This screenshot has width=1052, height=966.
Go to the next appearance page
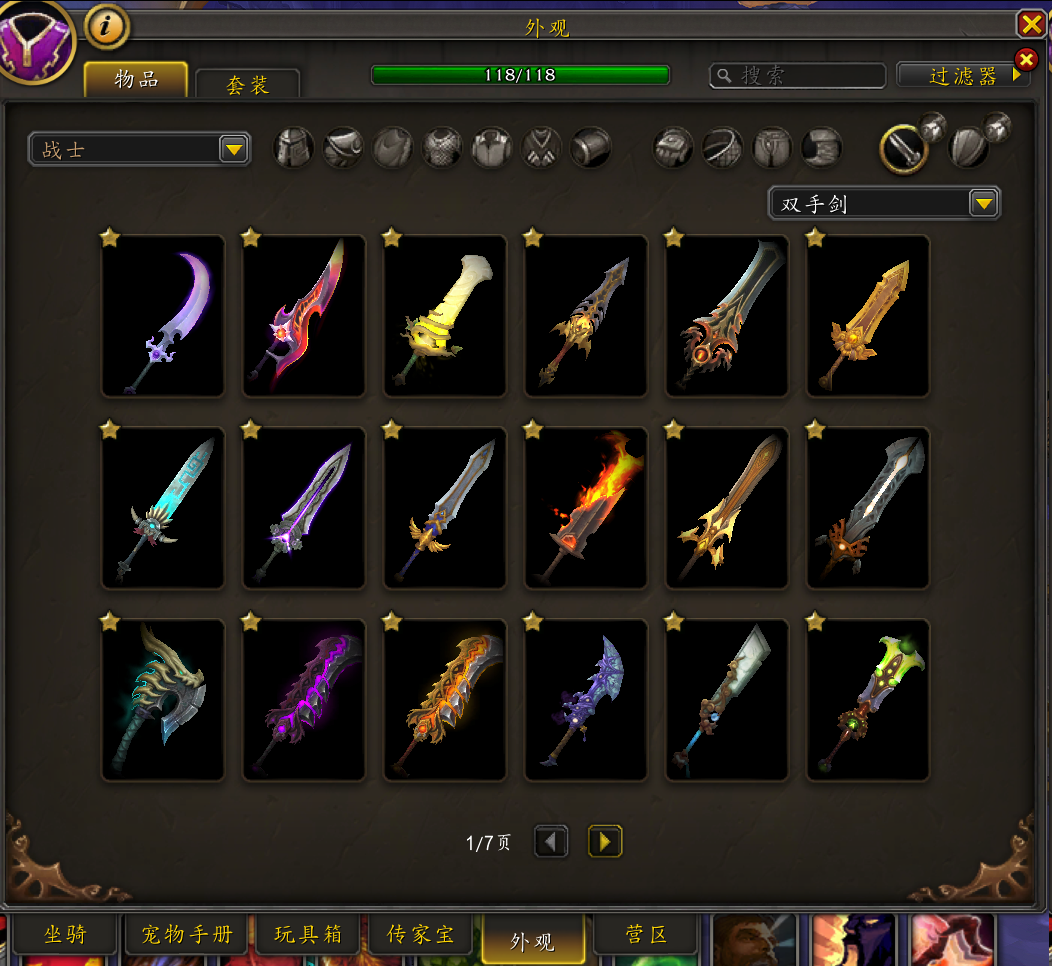tap(605, 842)
